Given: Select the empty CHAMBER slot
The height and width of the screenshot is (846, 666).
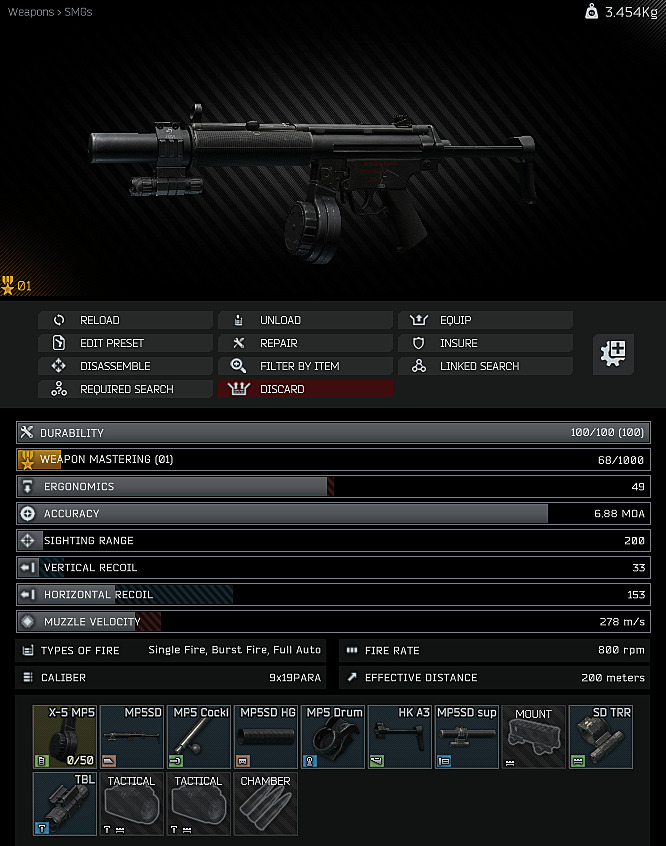Looking at the screenshot, I should point(266,803).
